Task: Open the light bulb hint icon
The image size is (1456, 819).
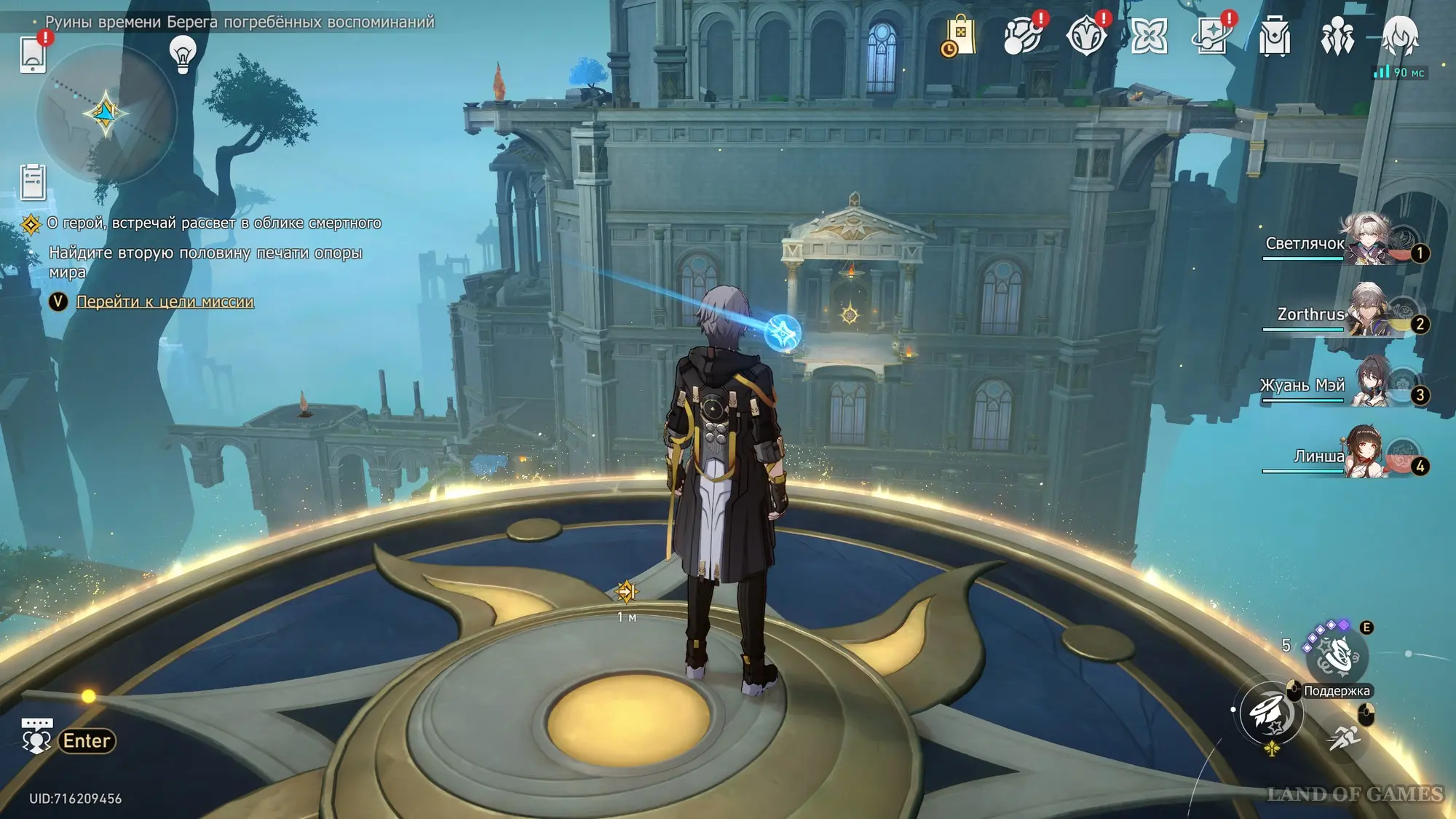Action: click(183, 53)
